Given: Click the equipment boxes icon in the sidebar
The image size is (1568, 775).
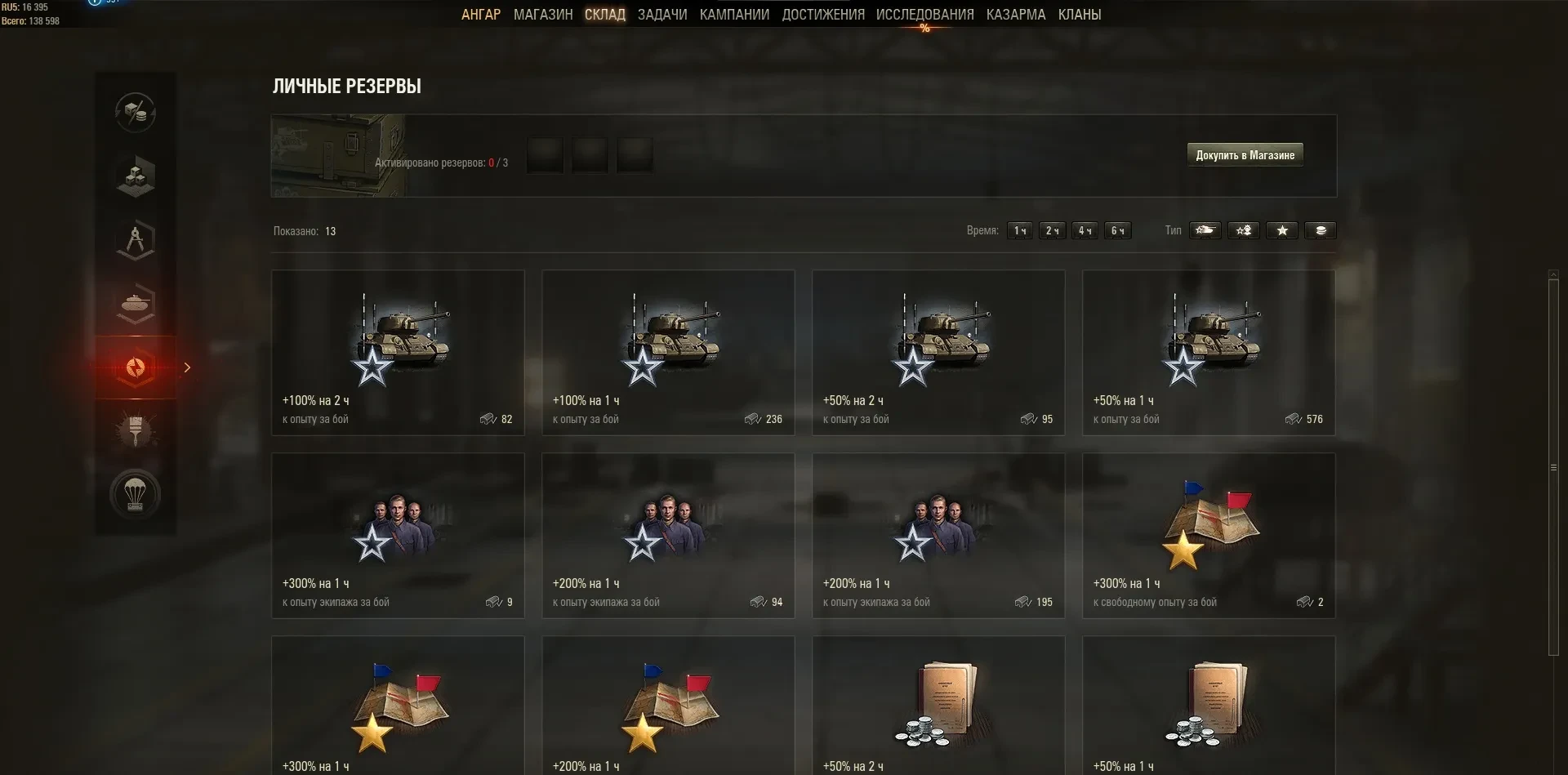Looking at the screenshot, I should [x=136, y=176].
